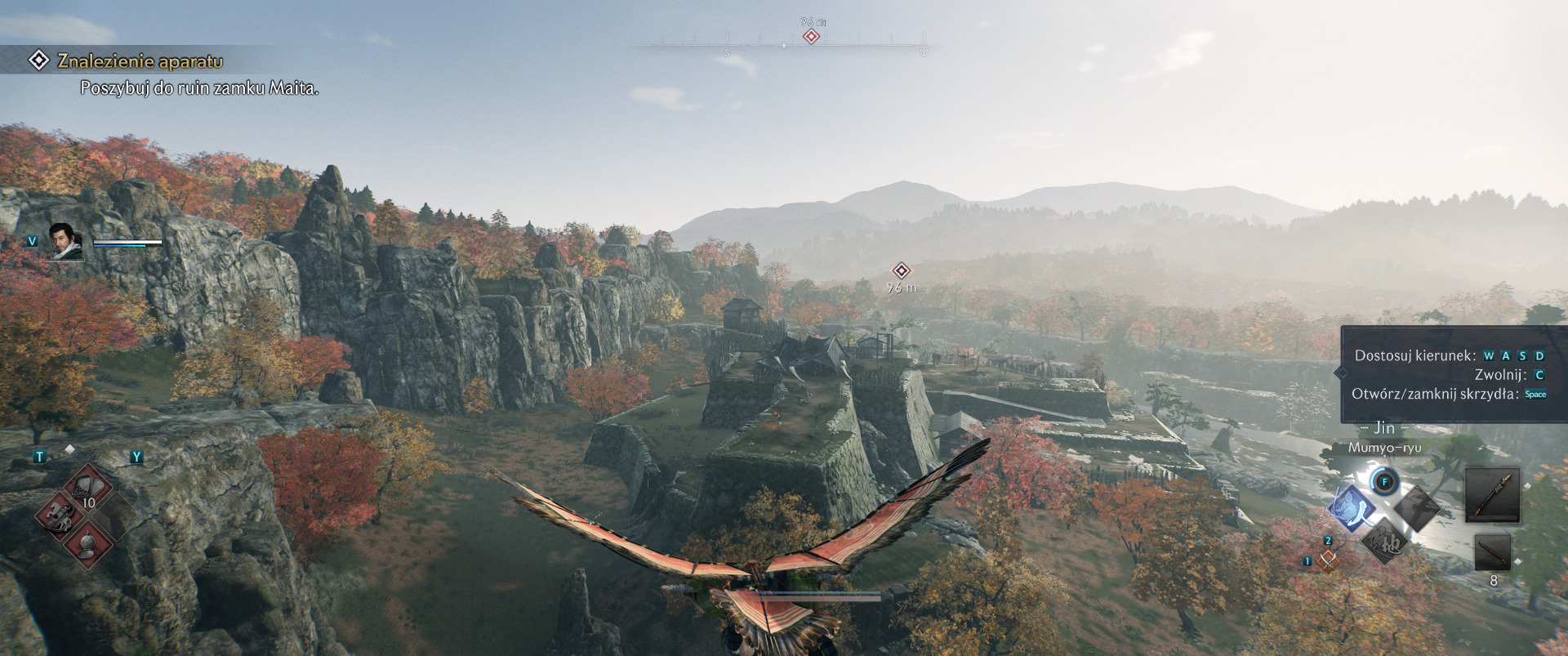
Task: Select the ally character portrait
Action: pyautogui.click(x=66, y=242)
